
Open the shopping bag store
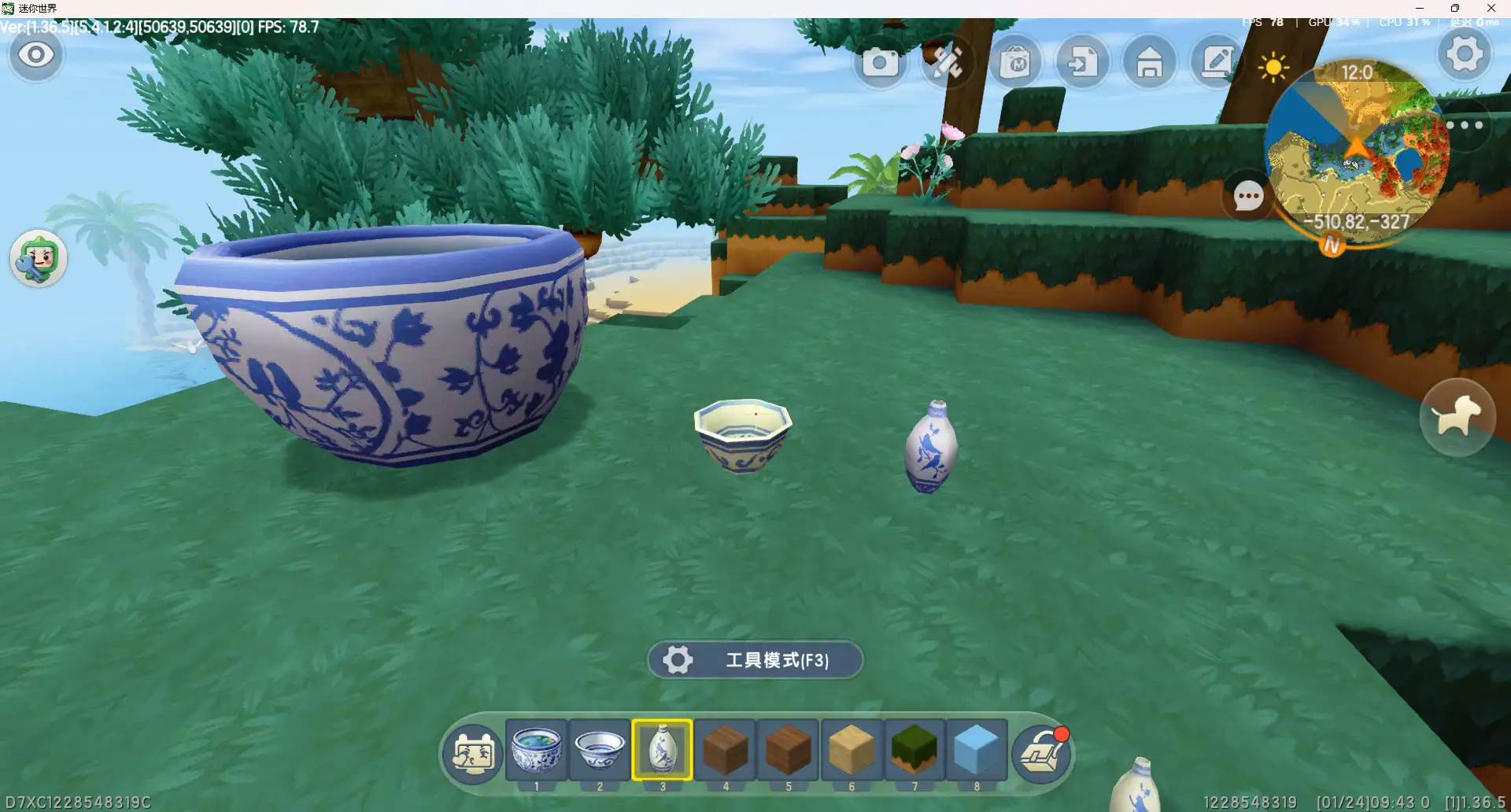1015,62
